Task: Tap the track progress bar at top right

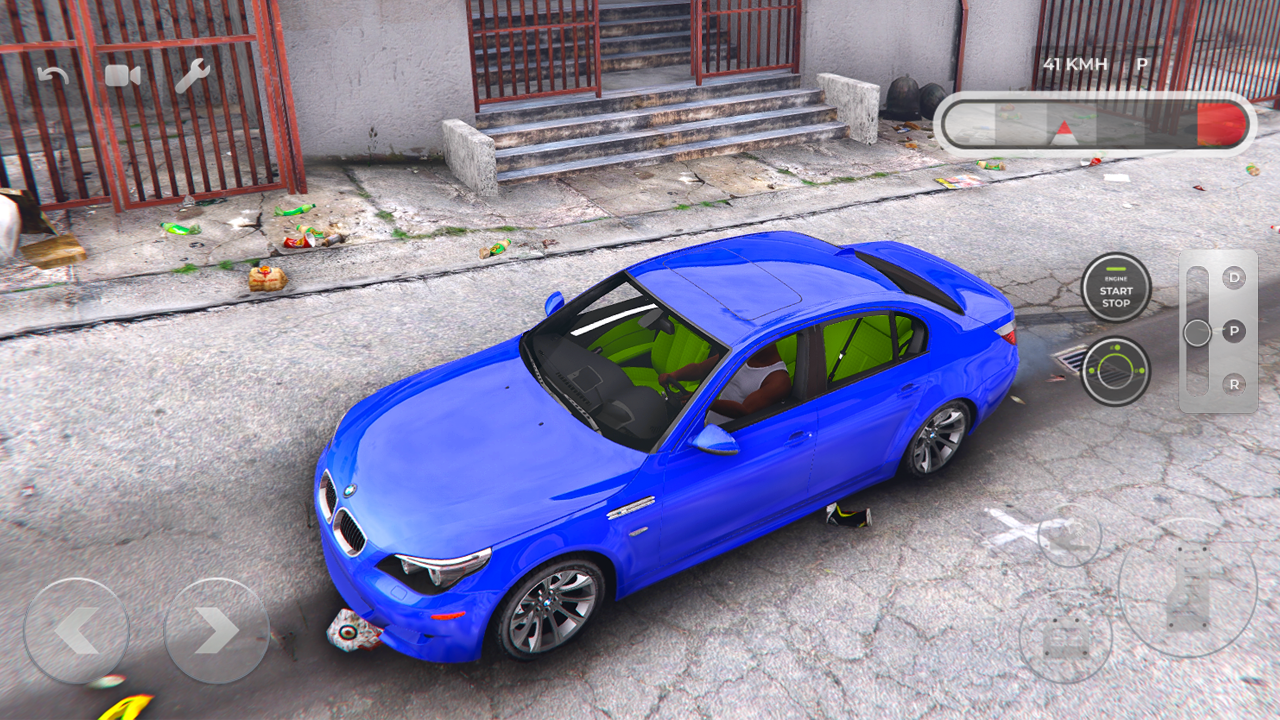Action: point(1100,122)
